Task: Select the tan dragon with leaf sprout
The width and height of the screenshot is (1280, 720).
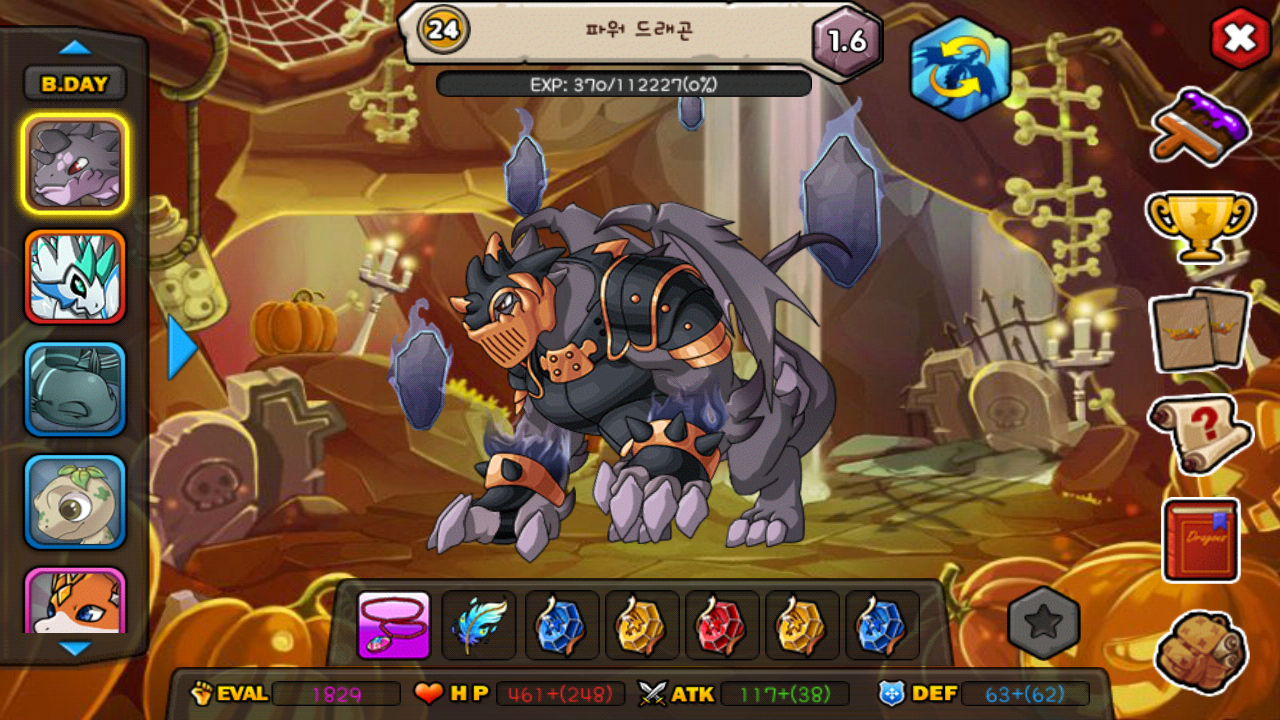Action: coord(75,503)
